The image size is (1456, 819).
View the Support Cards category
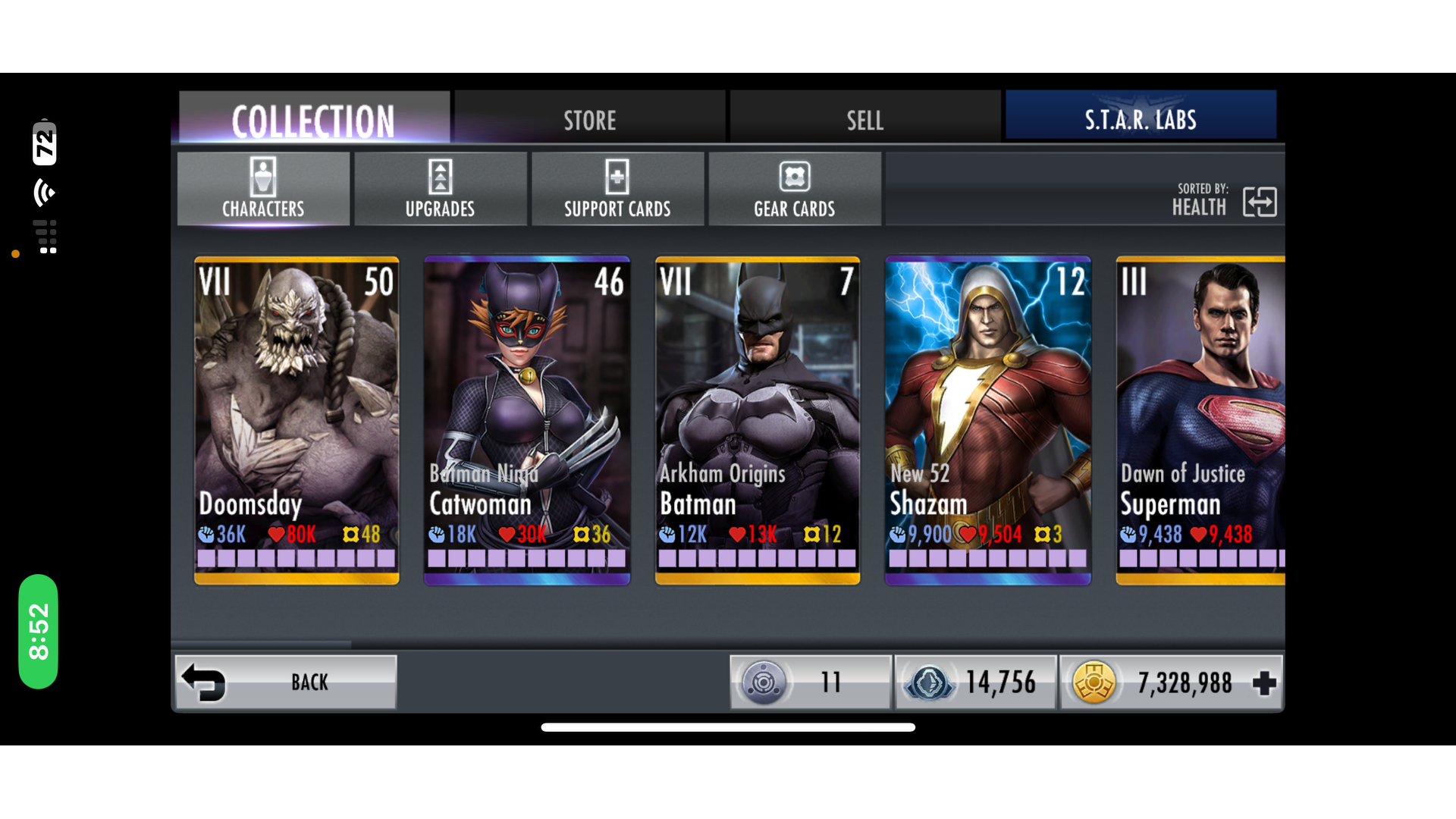[617, 189]
